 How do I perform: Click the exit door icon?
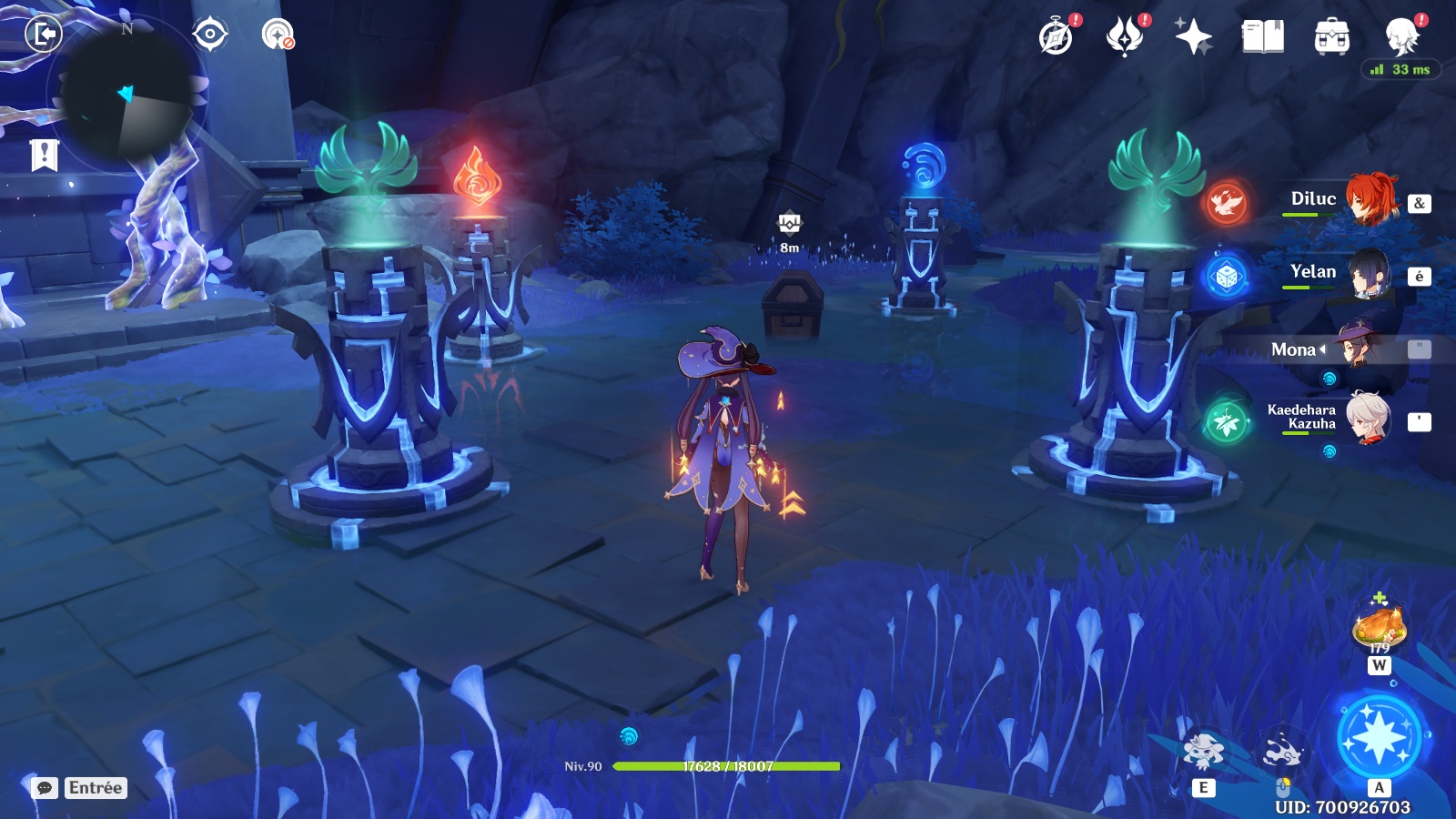(x=43, y=35)
